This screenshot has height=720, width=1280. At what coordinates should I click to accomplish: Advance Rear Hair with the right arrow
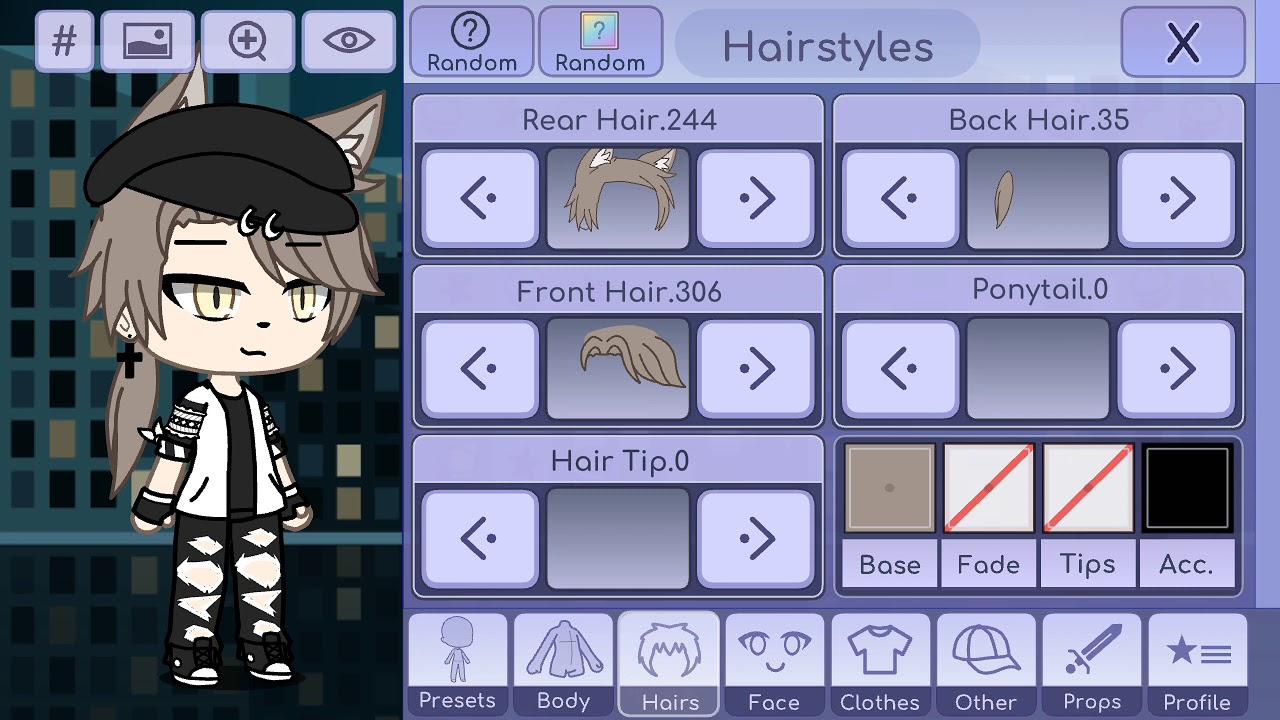756,197
